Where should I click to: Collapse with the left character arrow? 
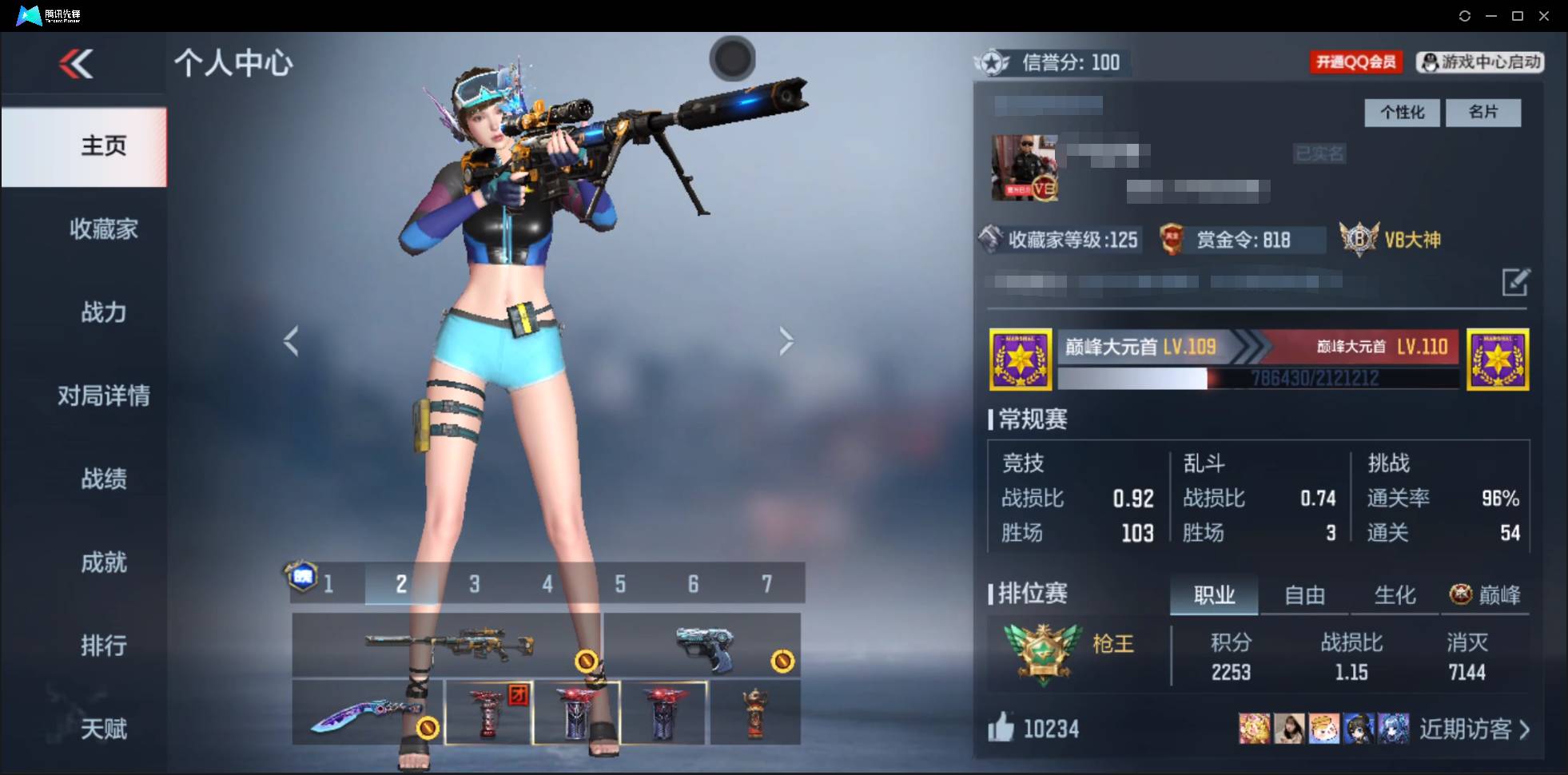(293, 340)
